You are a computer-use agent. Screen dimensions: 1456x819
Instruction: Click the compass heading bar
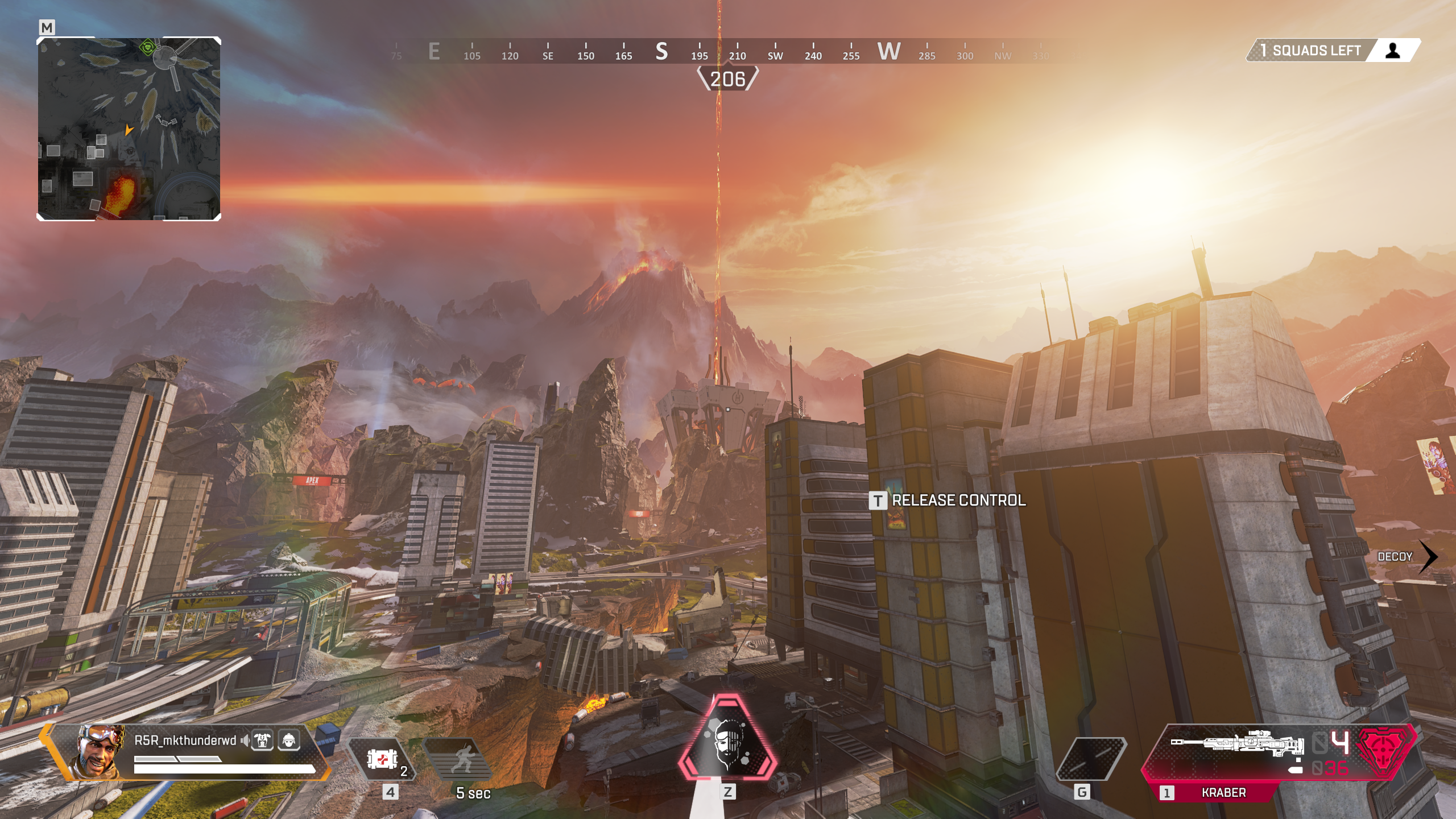728,52
